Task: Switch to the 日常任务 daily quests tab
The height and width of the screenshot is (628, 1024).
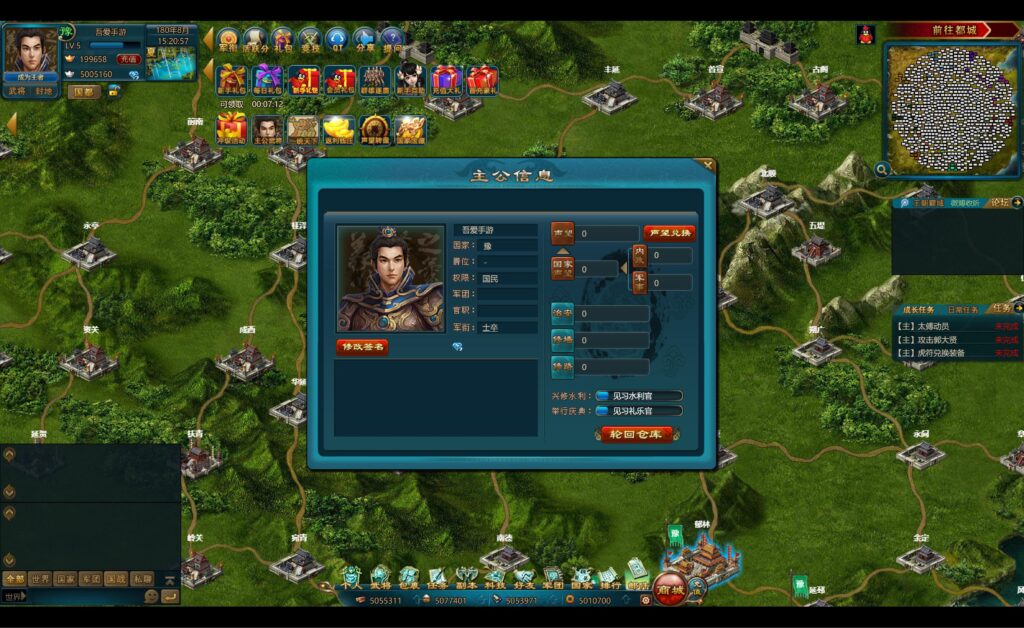Action: (963, 310)
